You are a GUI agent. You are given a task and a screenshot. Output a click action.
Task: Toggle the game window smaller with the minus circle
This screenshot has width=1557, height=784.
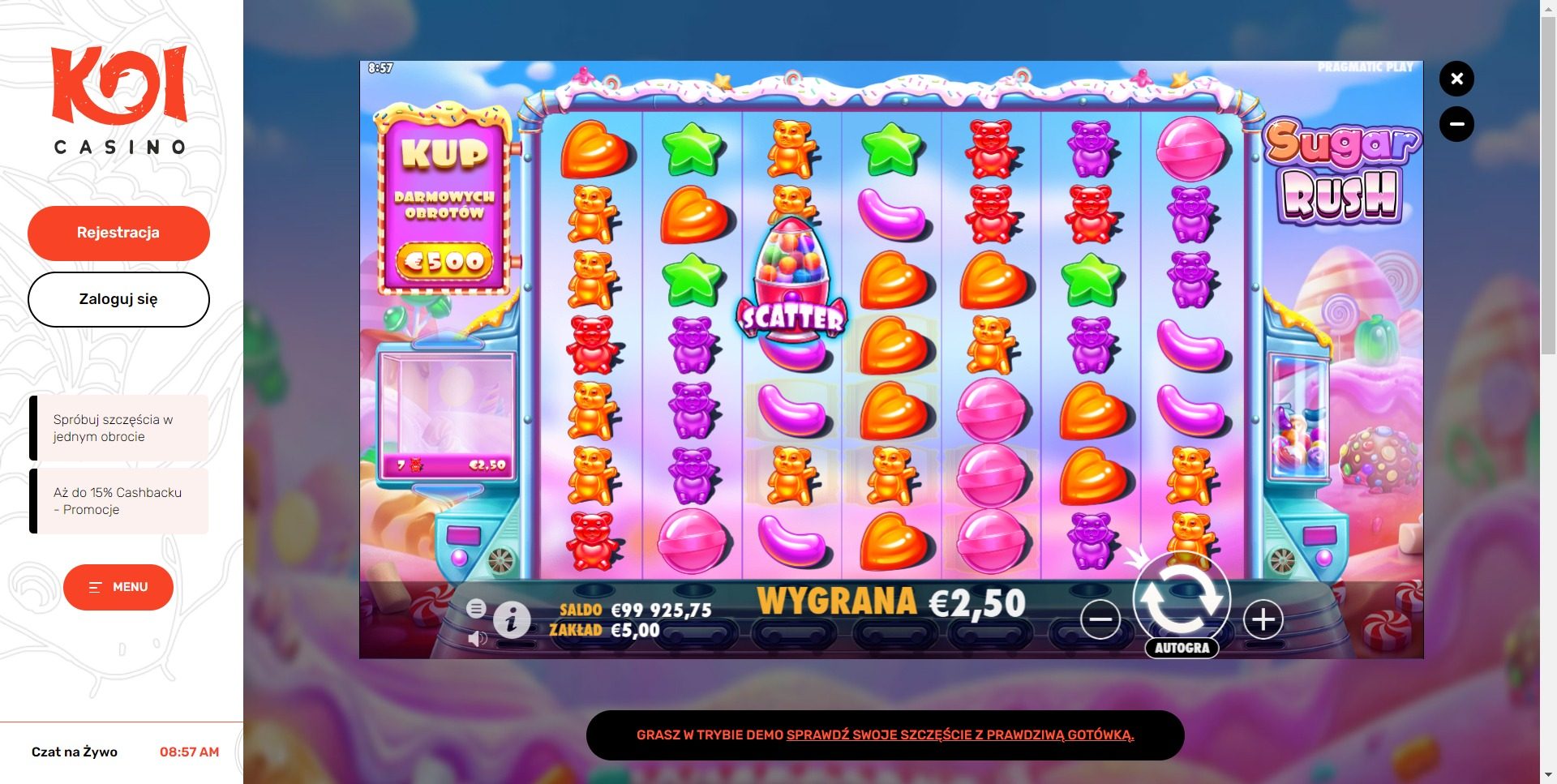pos(1457,124)
